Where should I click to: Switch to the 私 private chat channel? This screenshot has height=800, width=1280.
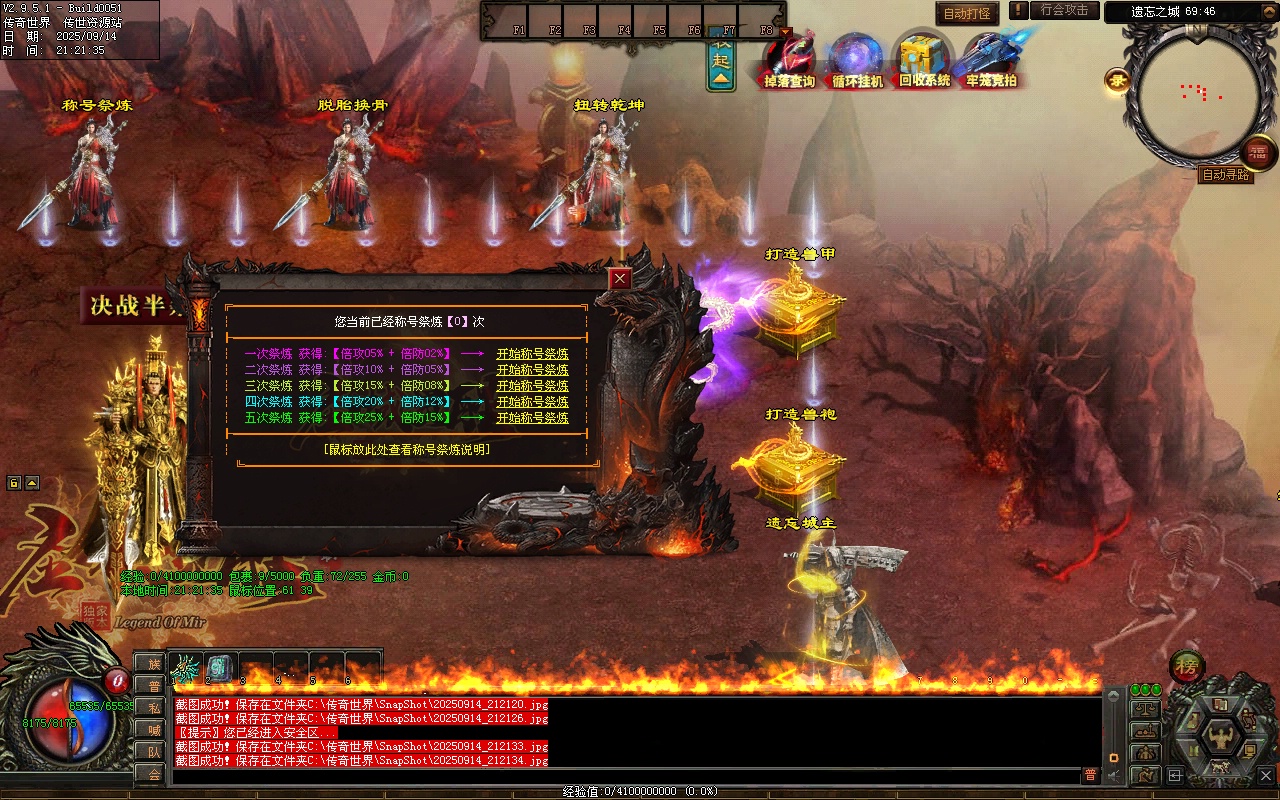pyautogui.click(x=152, y=707)
